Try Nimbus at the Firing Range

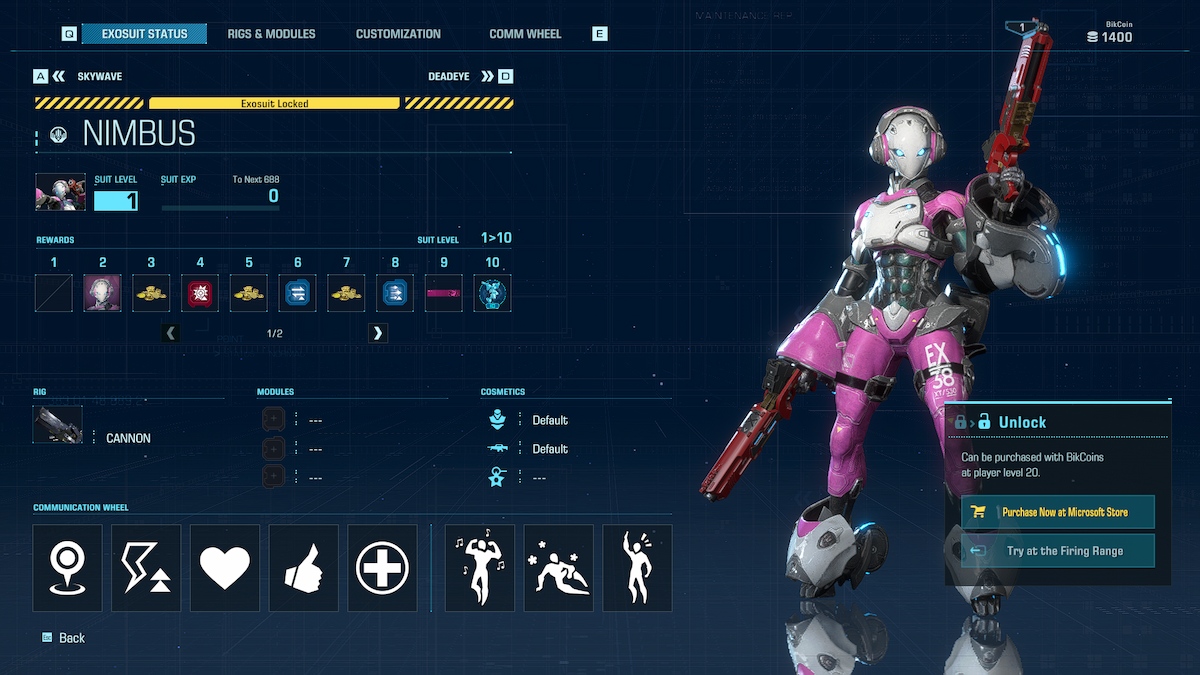1057,551
